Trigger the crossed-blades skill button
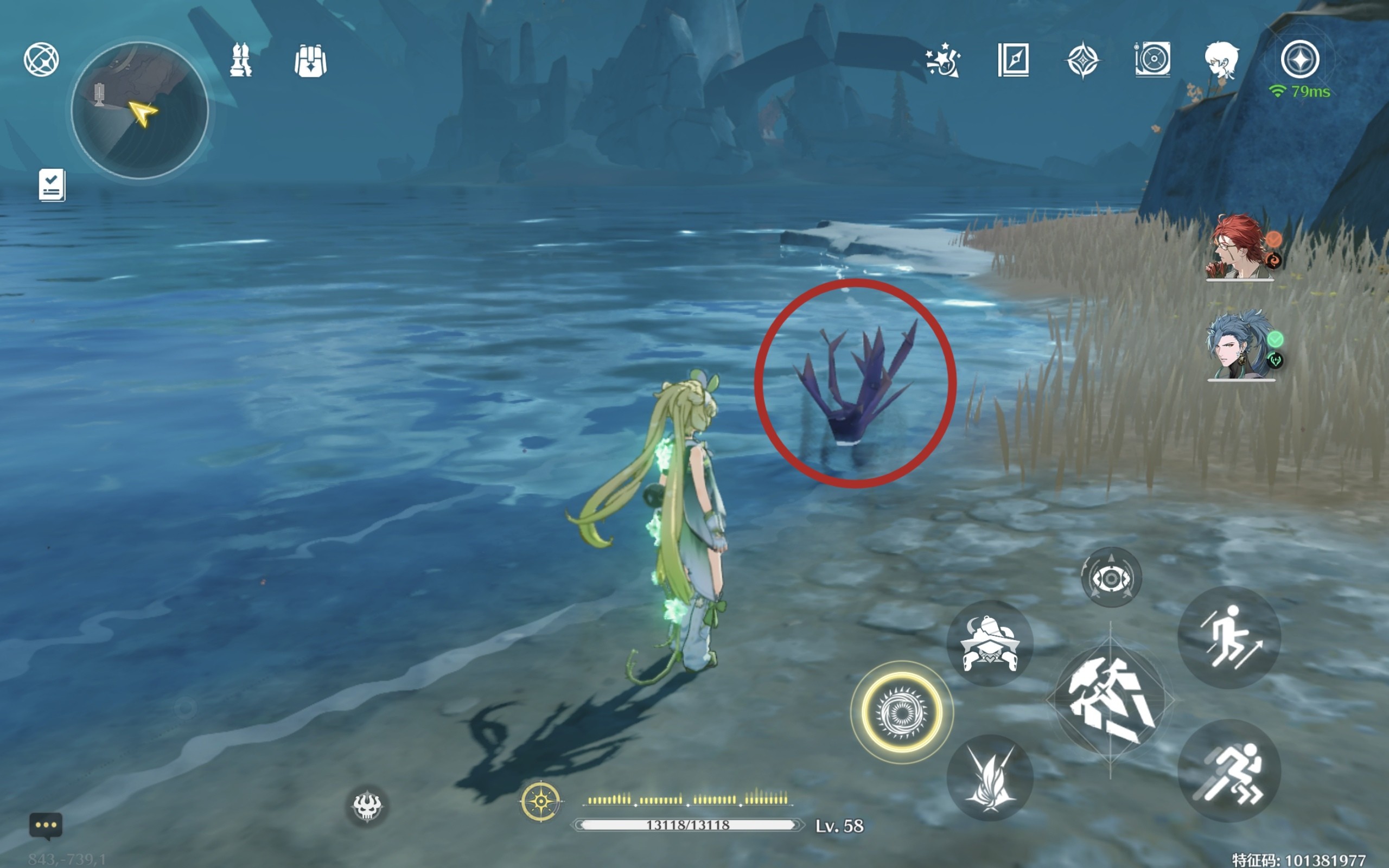 click(x=990, y=777)
